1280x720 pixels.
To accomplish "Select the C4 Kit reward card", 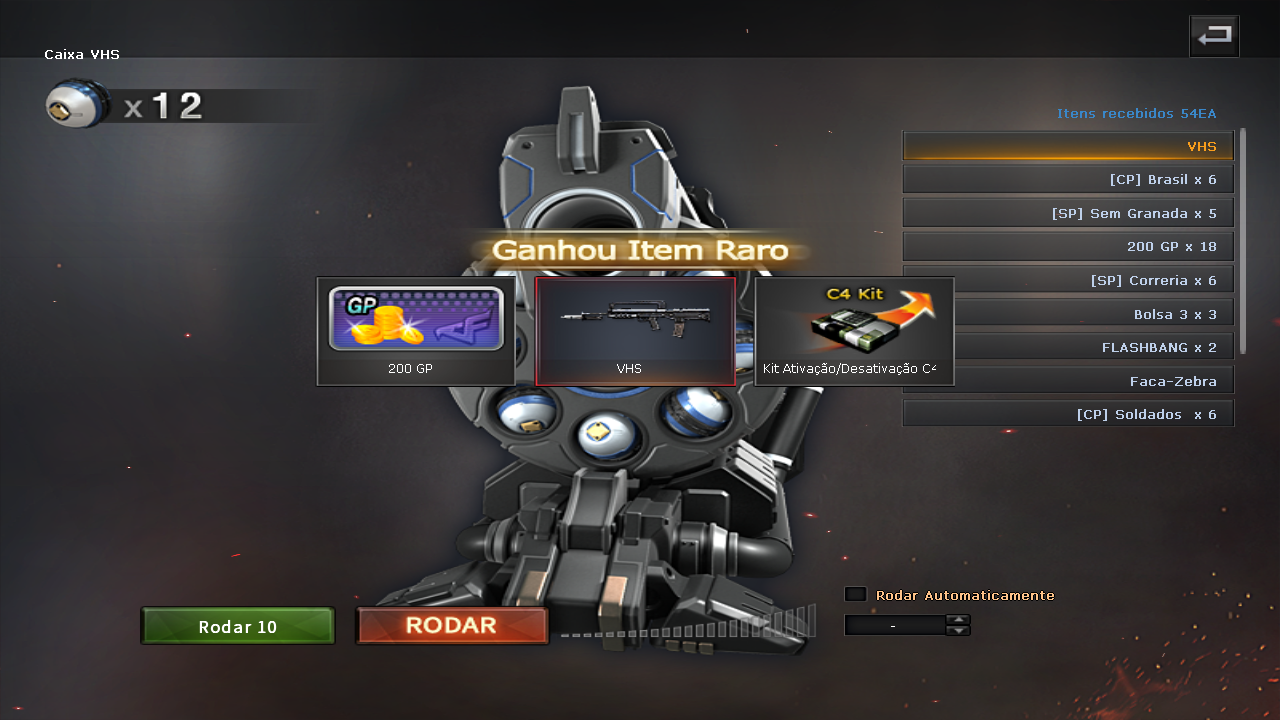I will click(854, 331).
